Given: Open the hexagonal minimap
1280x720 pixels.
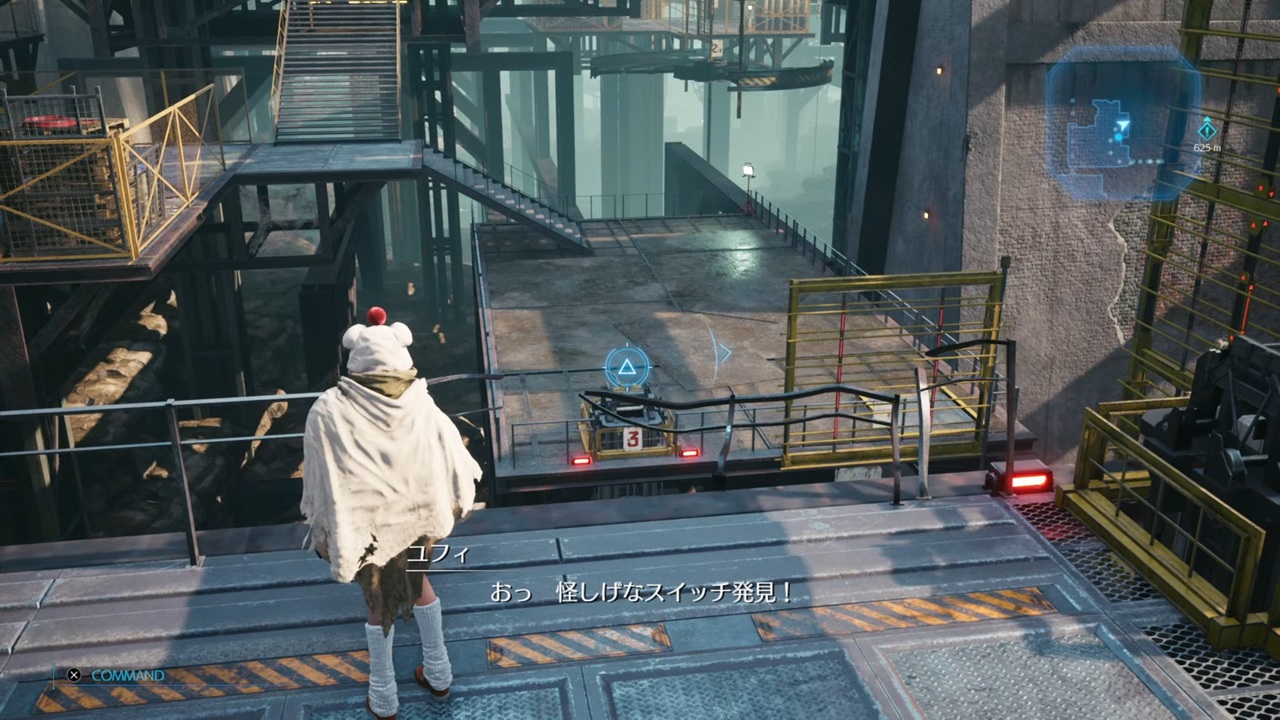Looking at the screenshot, I should point(1121,124).
